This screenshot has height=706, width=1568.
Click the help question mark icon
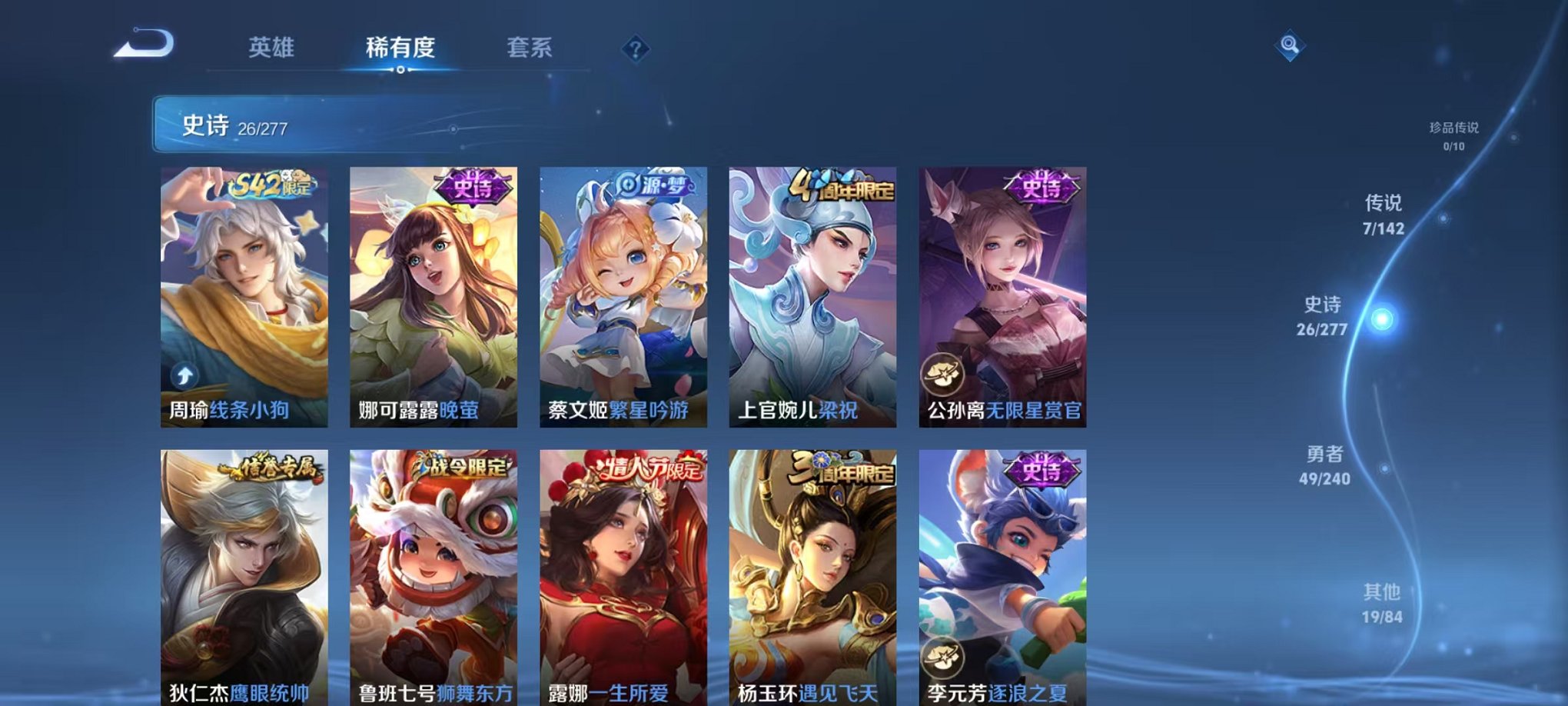[634, 49]
